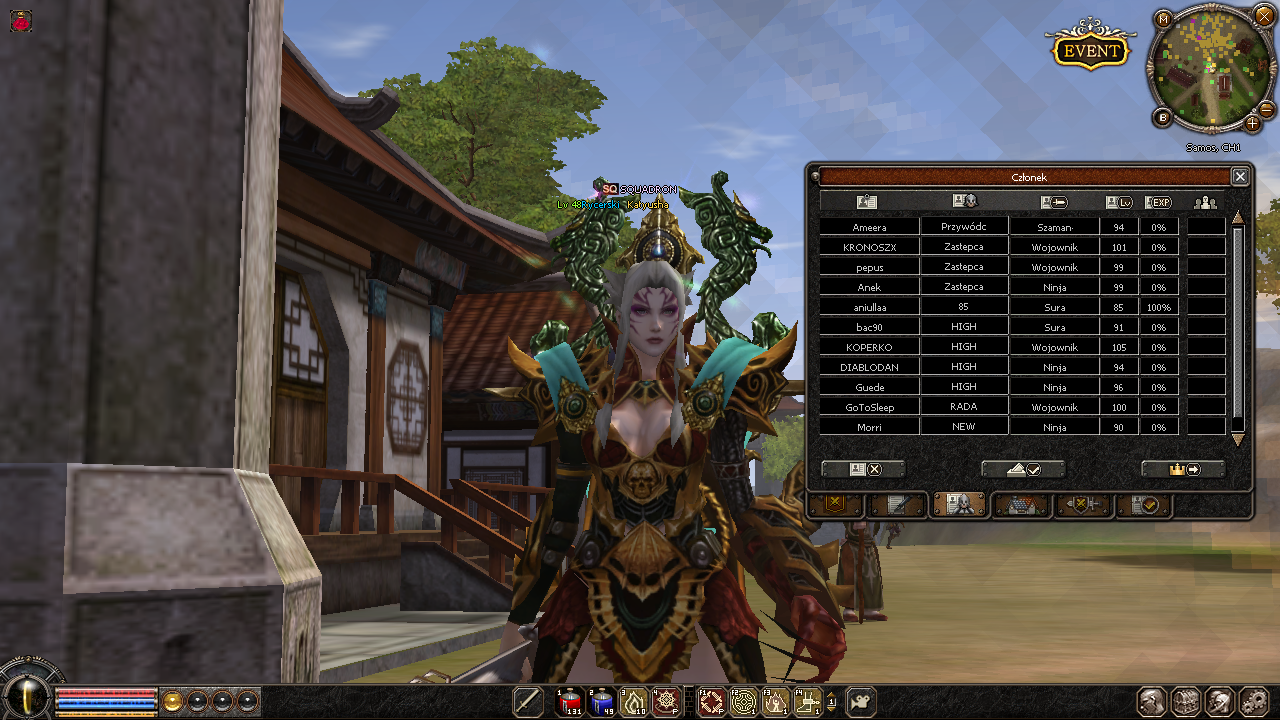Open the EVENT panel
Screen dimensions: 1280x720
(1089, 51)
